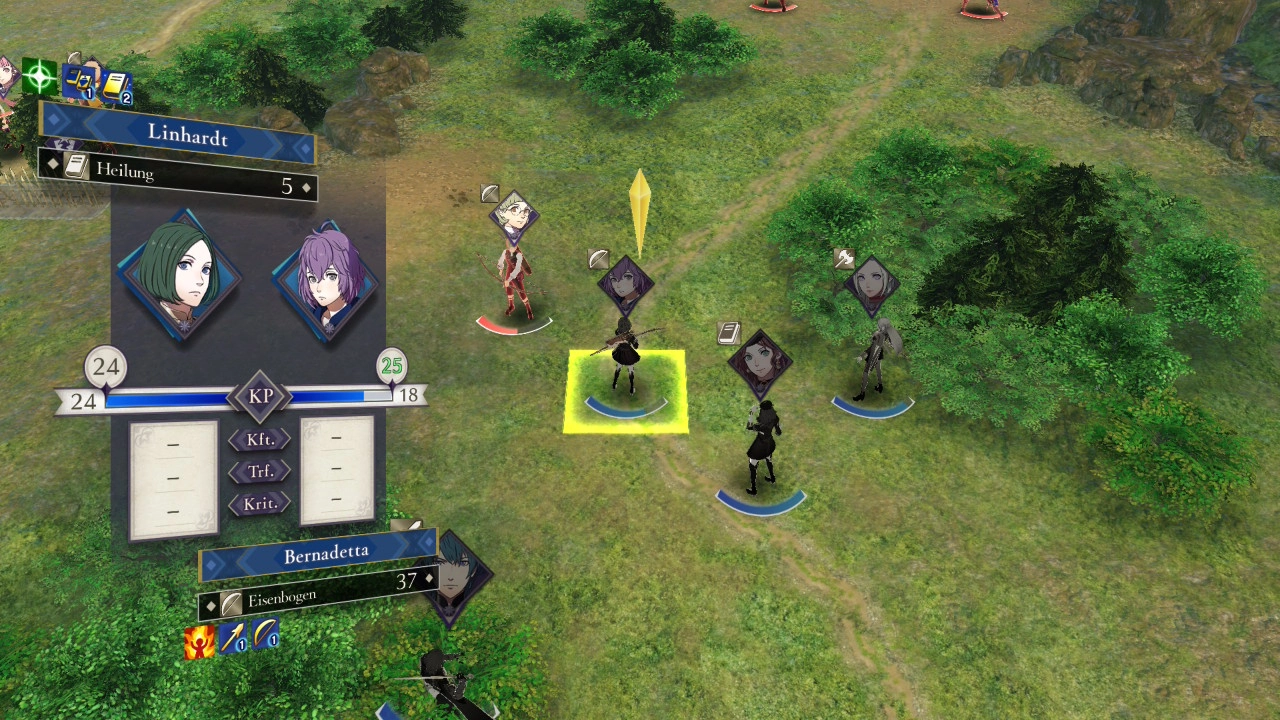The image size is (1280, 720).
Task: Select the white-haired axe unit marker
Action: [x=871, y=286]
